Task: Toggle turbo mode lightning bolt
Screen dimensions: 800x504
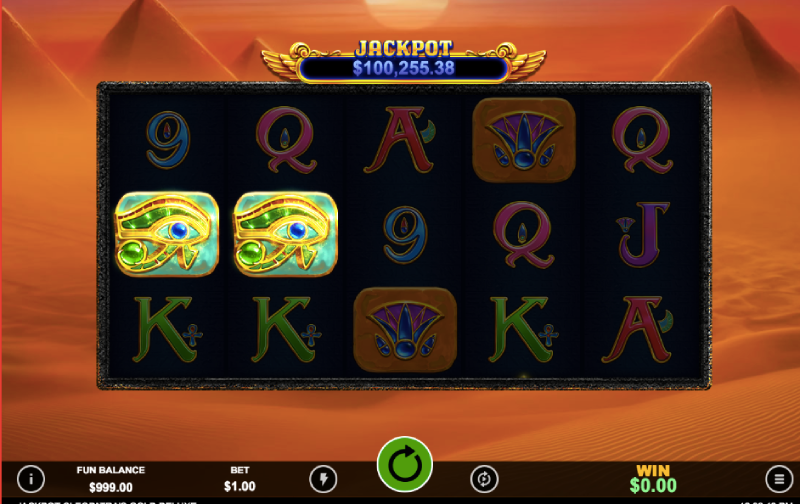Action: pyautogui.click(x=323, y=478)
